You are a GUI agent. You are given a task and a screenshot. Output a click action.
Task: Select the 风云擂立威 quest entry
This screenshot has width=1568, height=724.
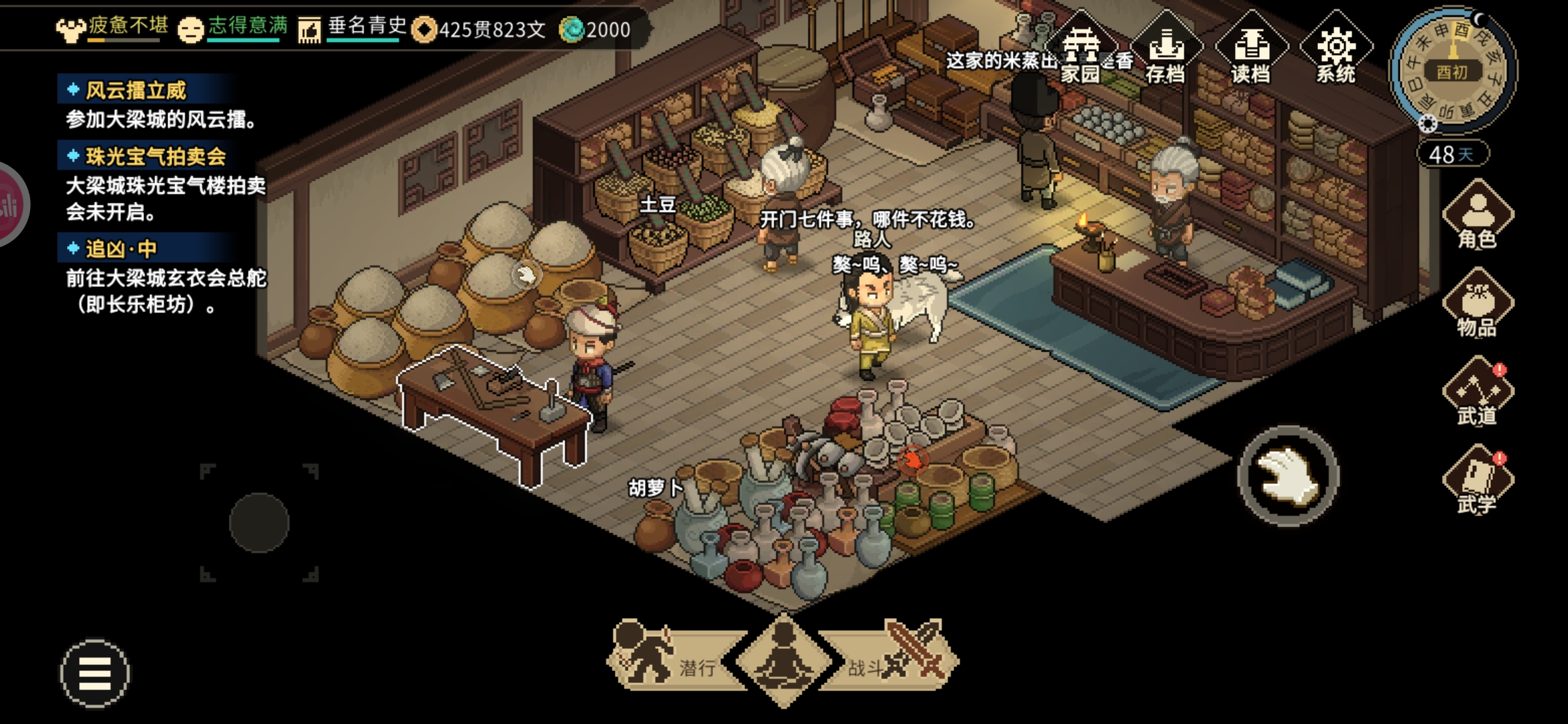(136, 90)
